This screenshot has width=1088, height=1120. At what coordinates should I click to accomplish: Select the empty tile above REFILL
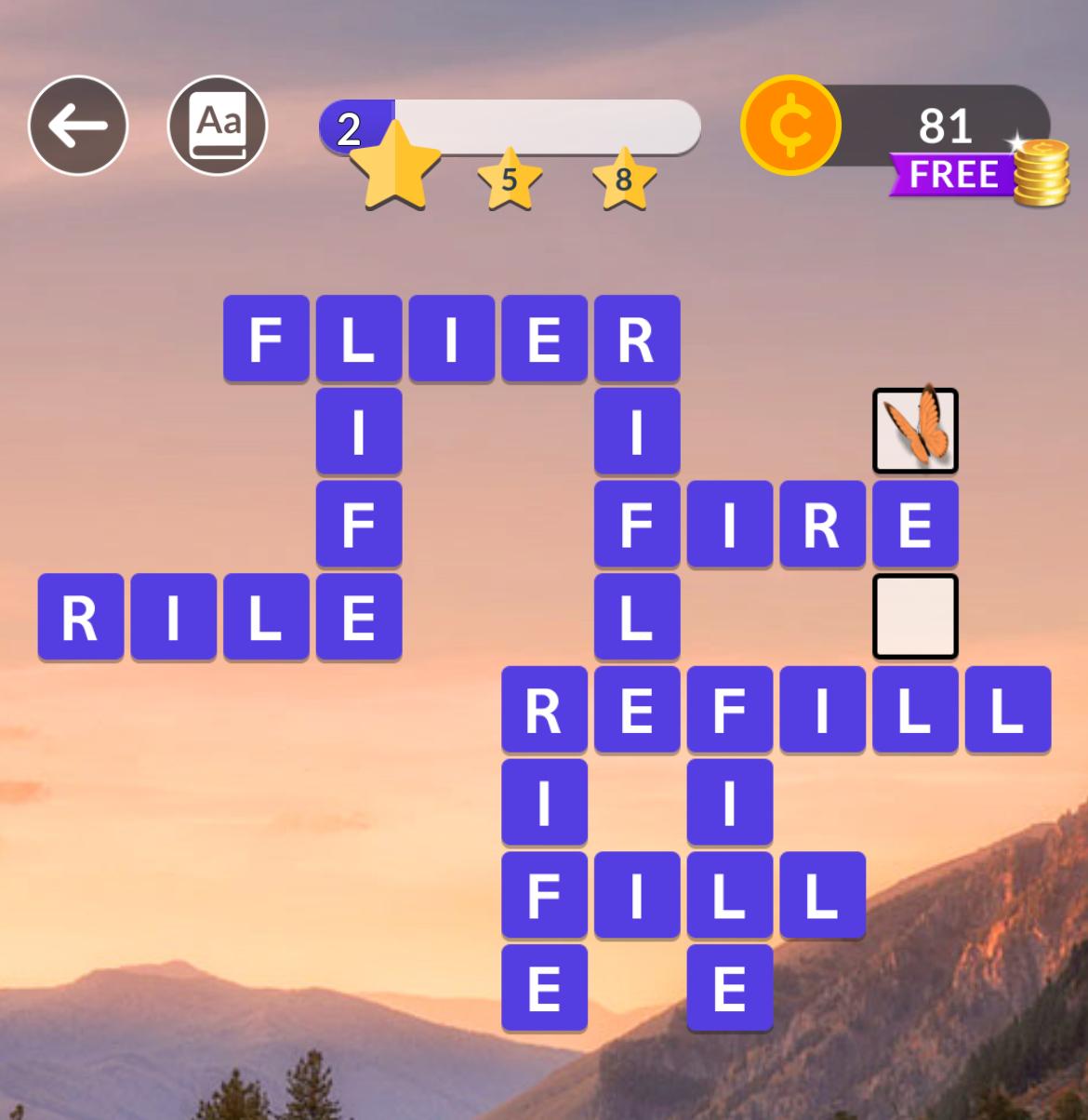click(915, 616)
